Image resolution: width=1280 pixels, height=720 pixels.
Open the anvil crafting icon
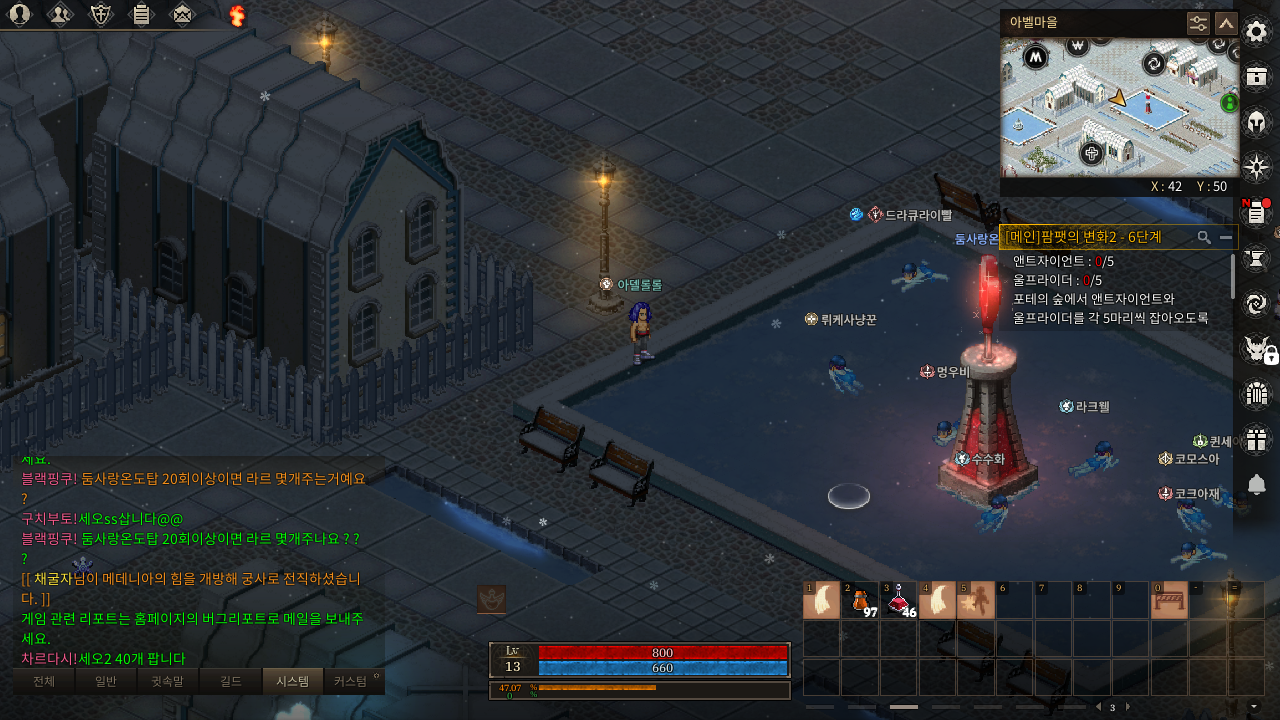point(1256,259)
